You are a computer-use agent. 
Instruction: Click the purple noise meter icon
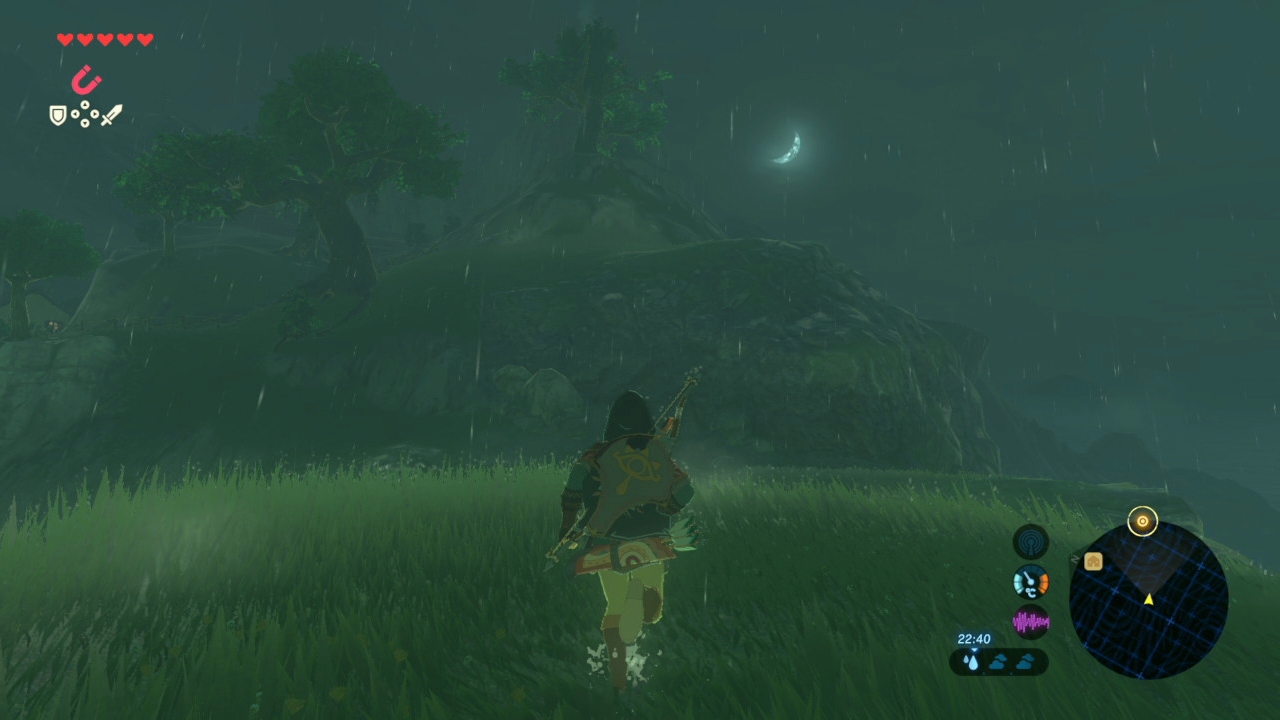coord(1031,620)
